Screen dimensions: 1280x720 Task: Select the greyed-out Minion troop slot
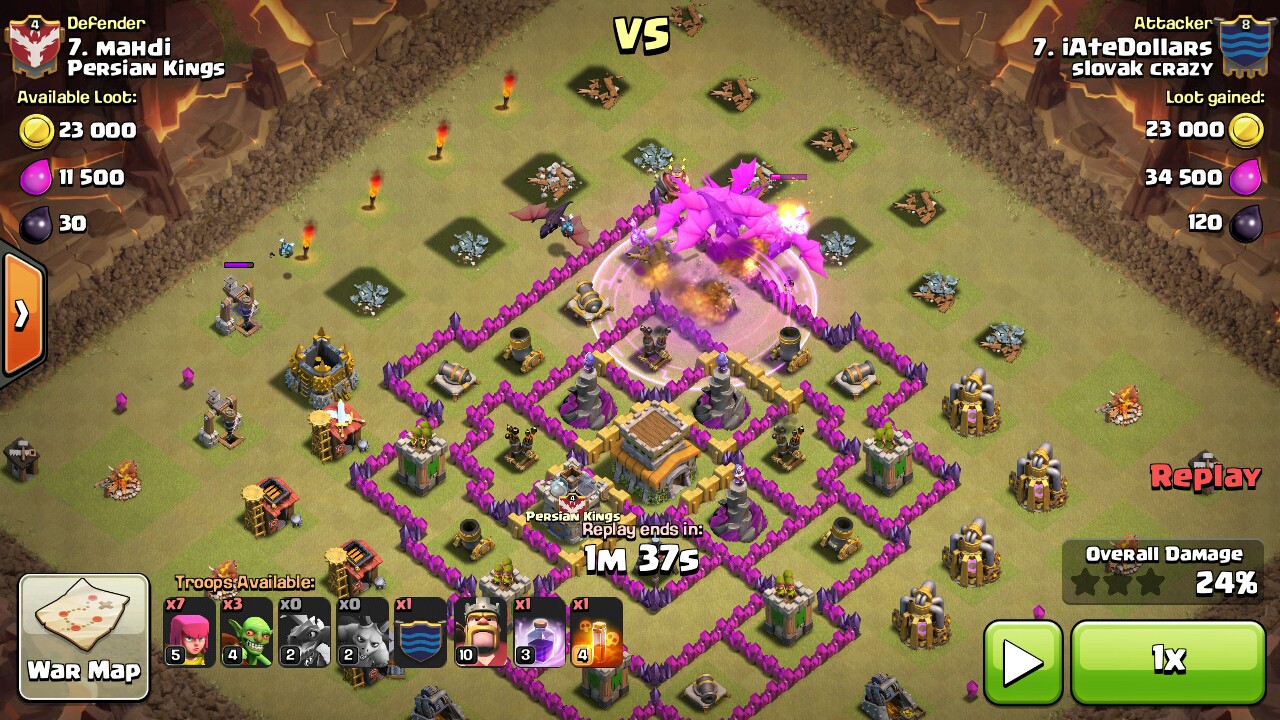pyautogui.click(x=362, y=632)
